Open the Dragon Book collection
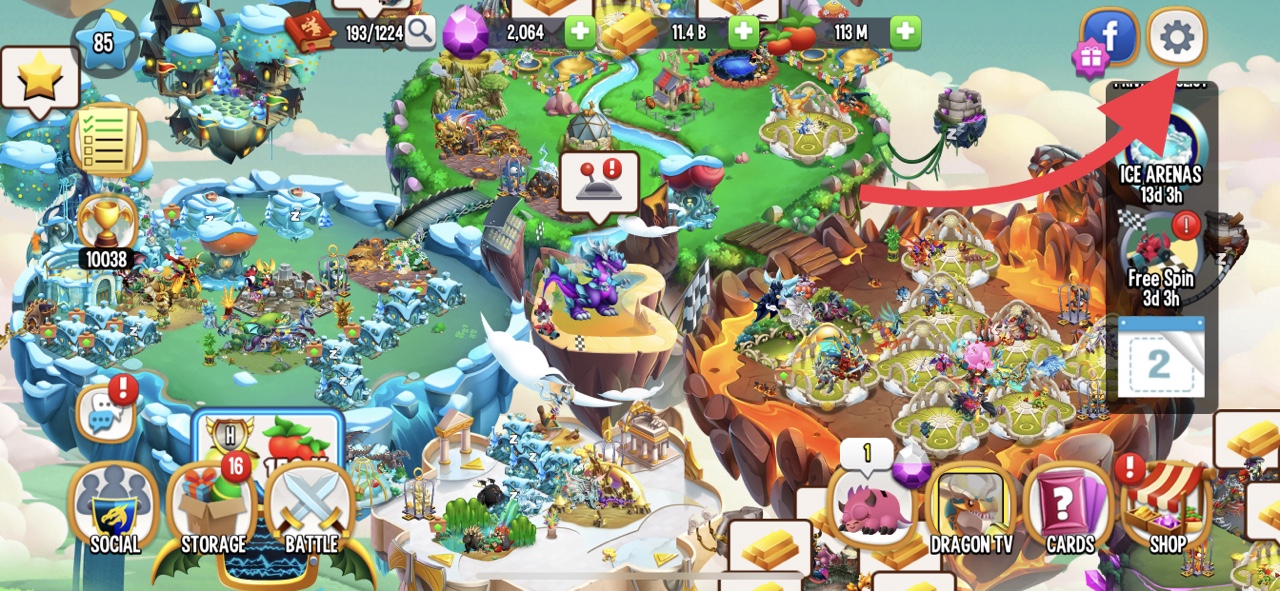Viewport: 1280px width, 591px height. (311, 32)
